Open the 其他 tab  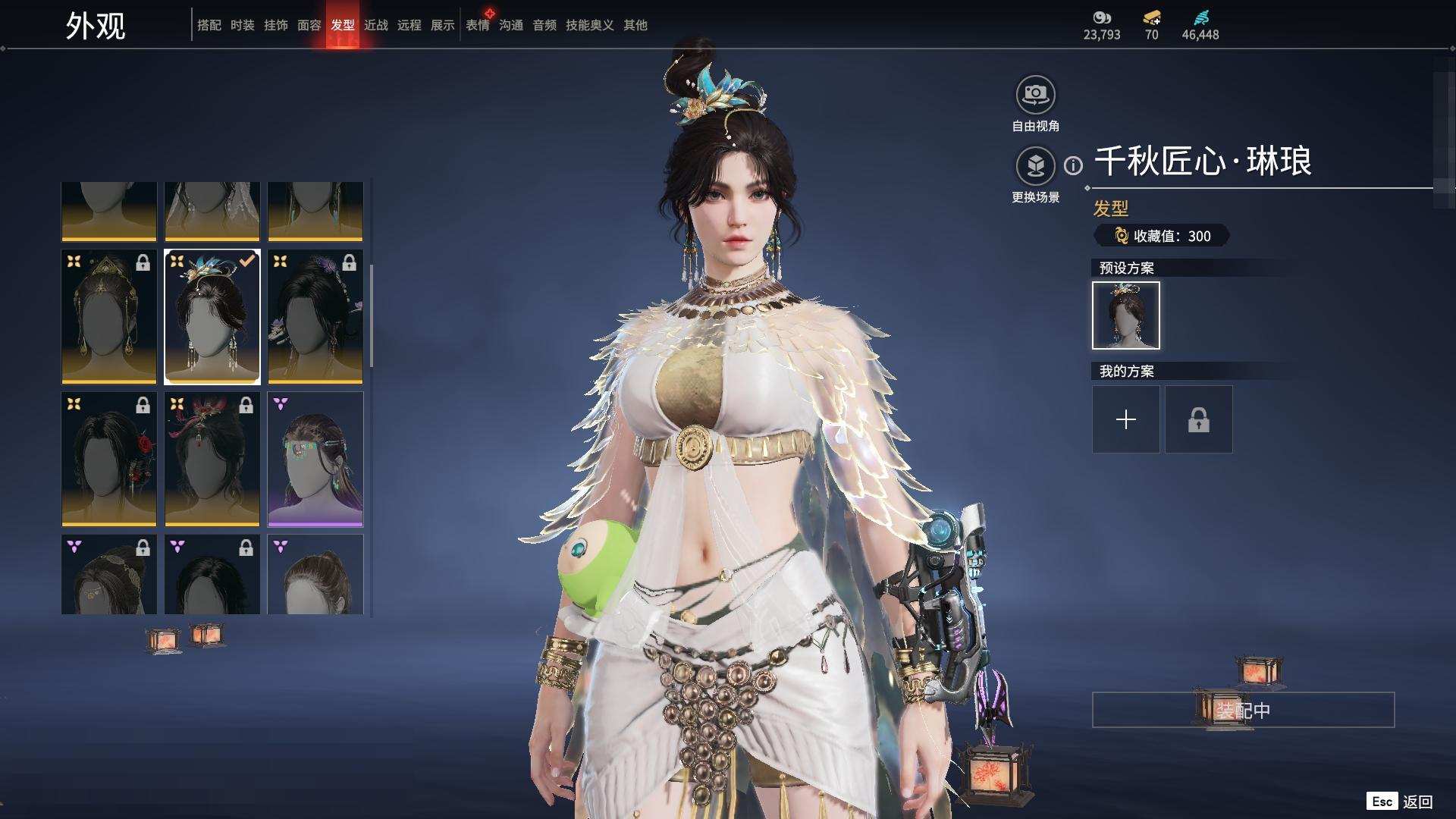click(635, 25)
